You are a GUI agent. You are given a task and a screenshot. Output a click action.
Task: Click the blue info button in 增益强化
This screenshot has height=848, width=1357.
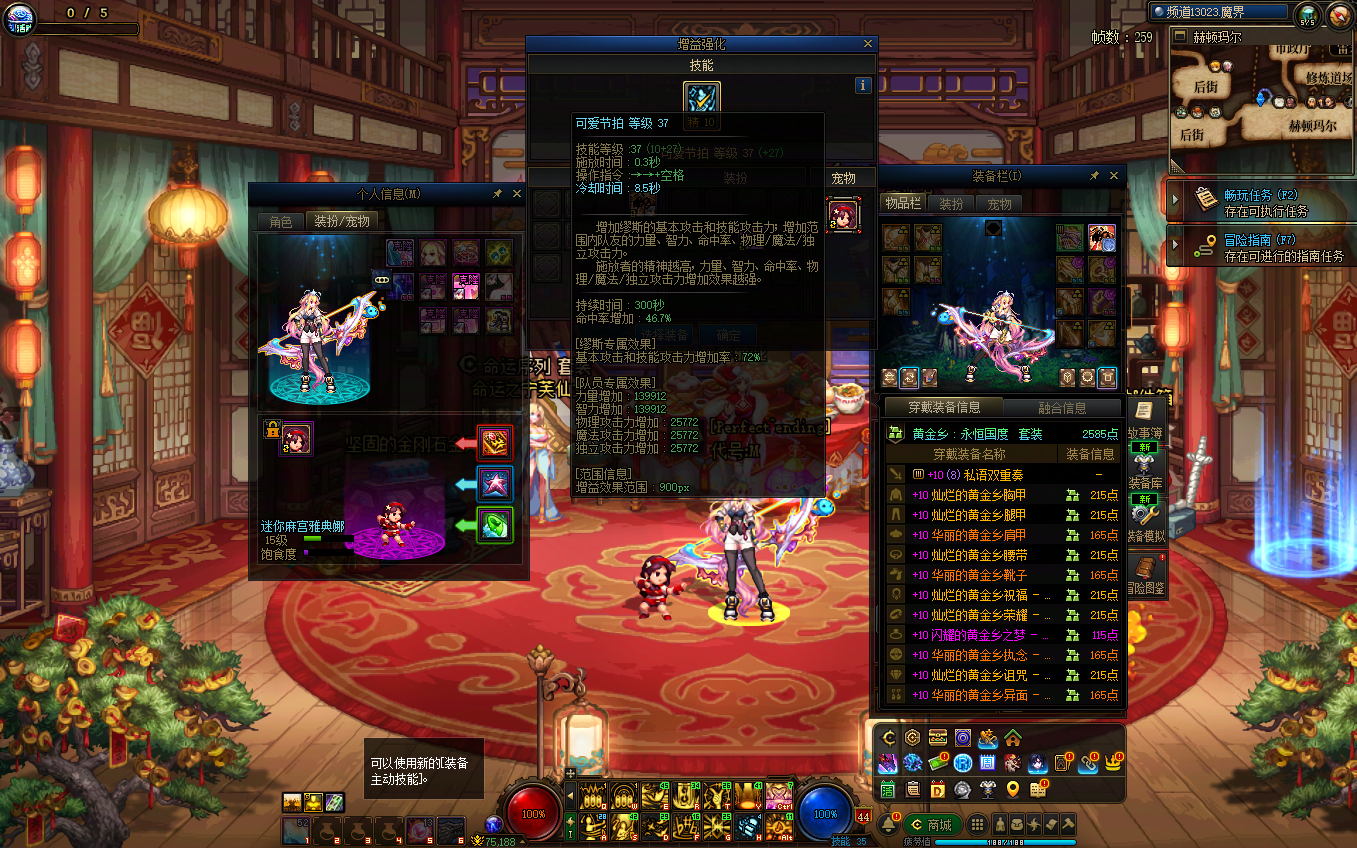[x=863, y=86]
